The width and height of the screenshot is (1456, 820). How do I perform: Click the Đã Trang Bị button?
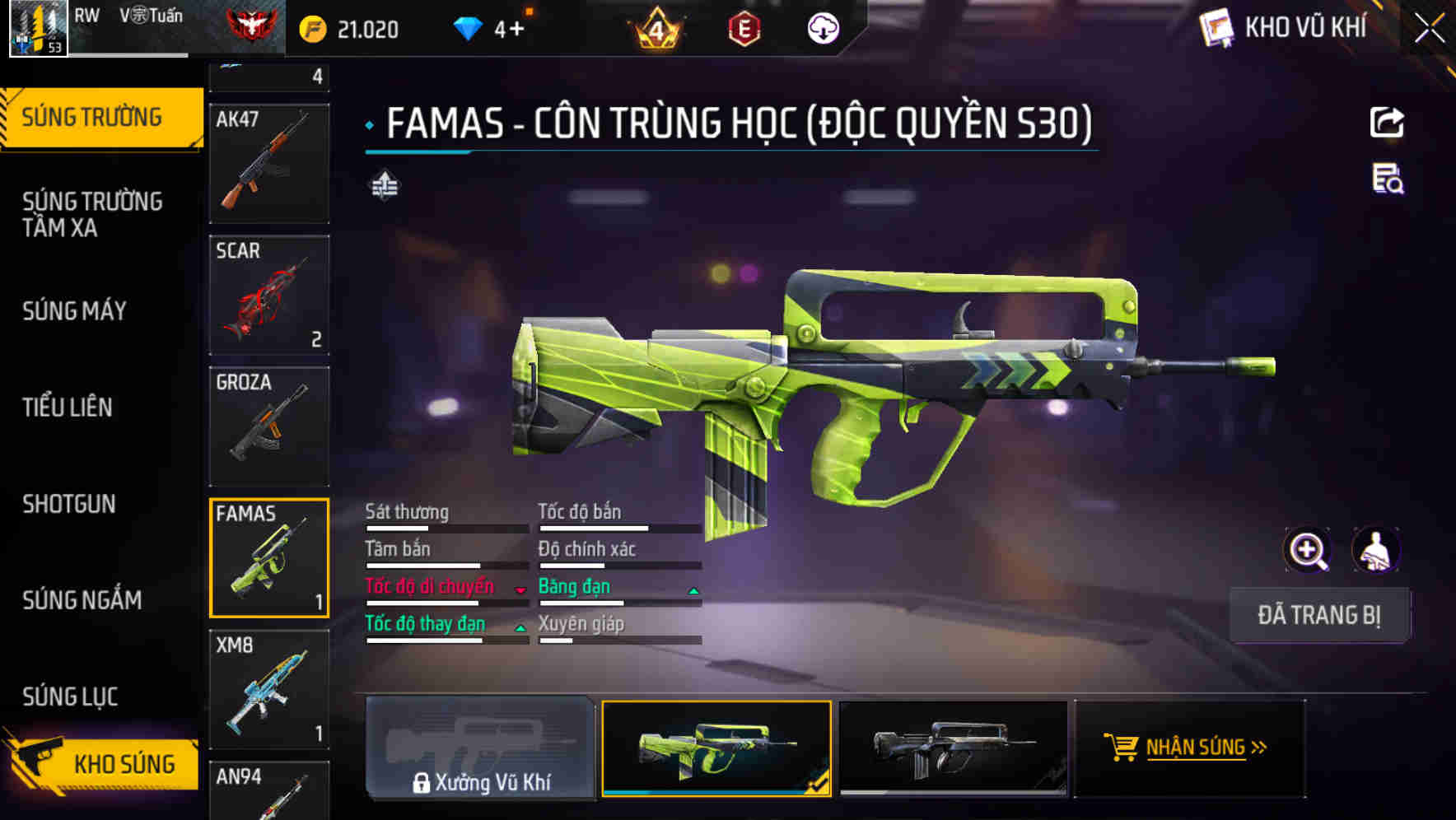1319,615
